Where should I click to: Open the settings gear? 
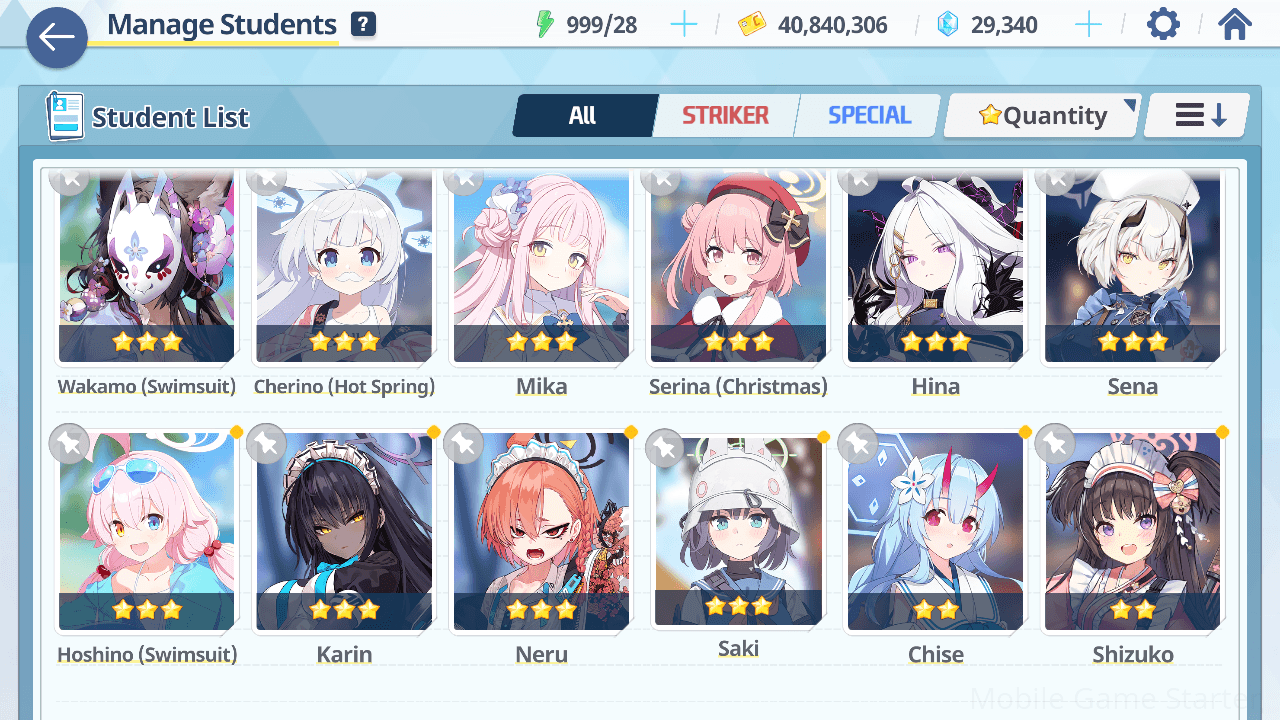tap(1163, 24)
